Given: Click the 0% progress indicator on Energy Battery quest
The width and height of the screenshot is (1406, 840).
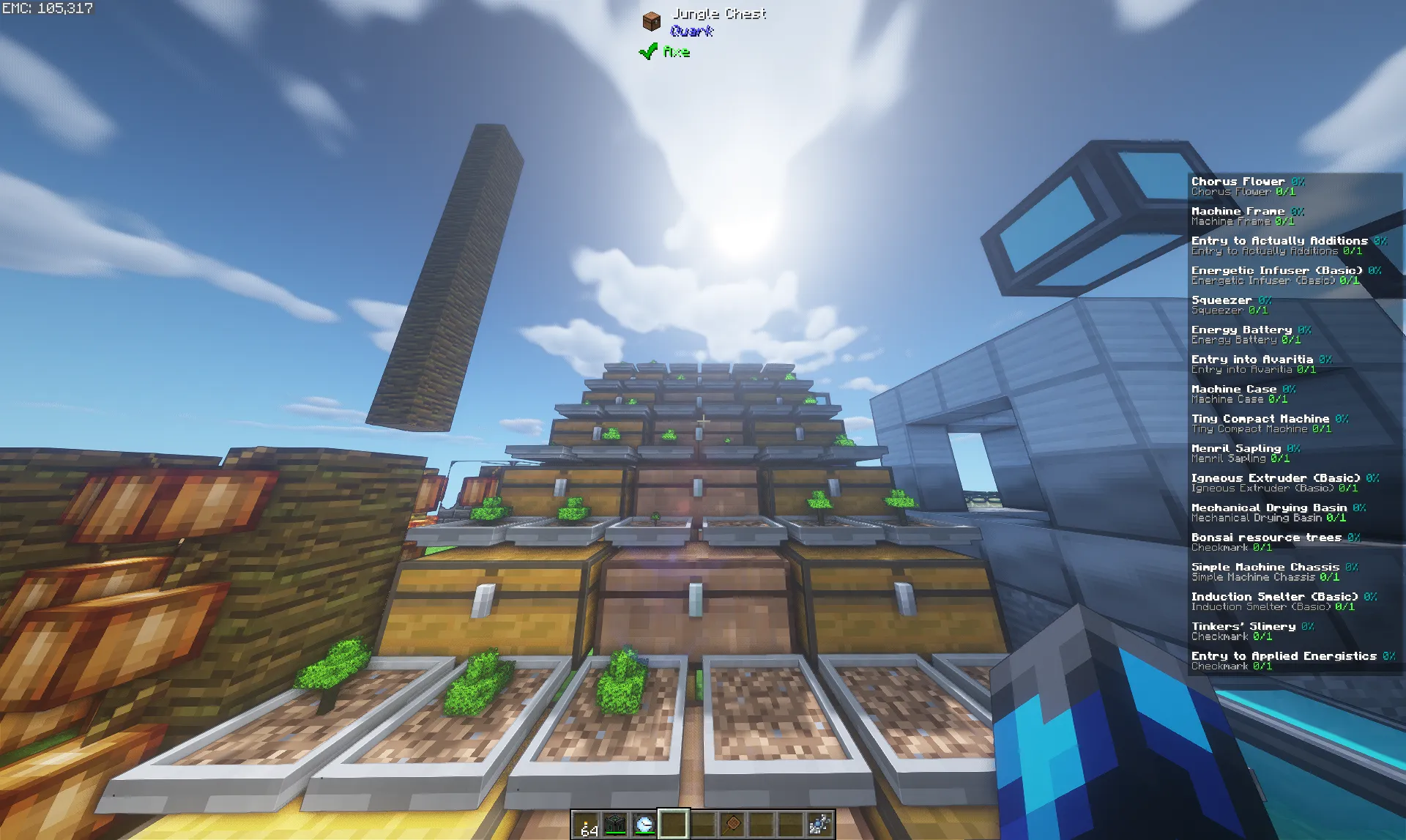Looking at the screenshot, I should pyautogui.click(x=1306, y=330).
